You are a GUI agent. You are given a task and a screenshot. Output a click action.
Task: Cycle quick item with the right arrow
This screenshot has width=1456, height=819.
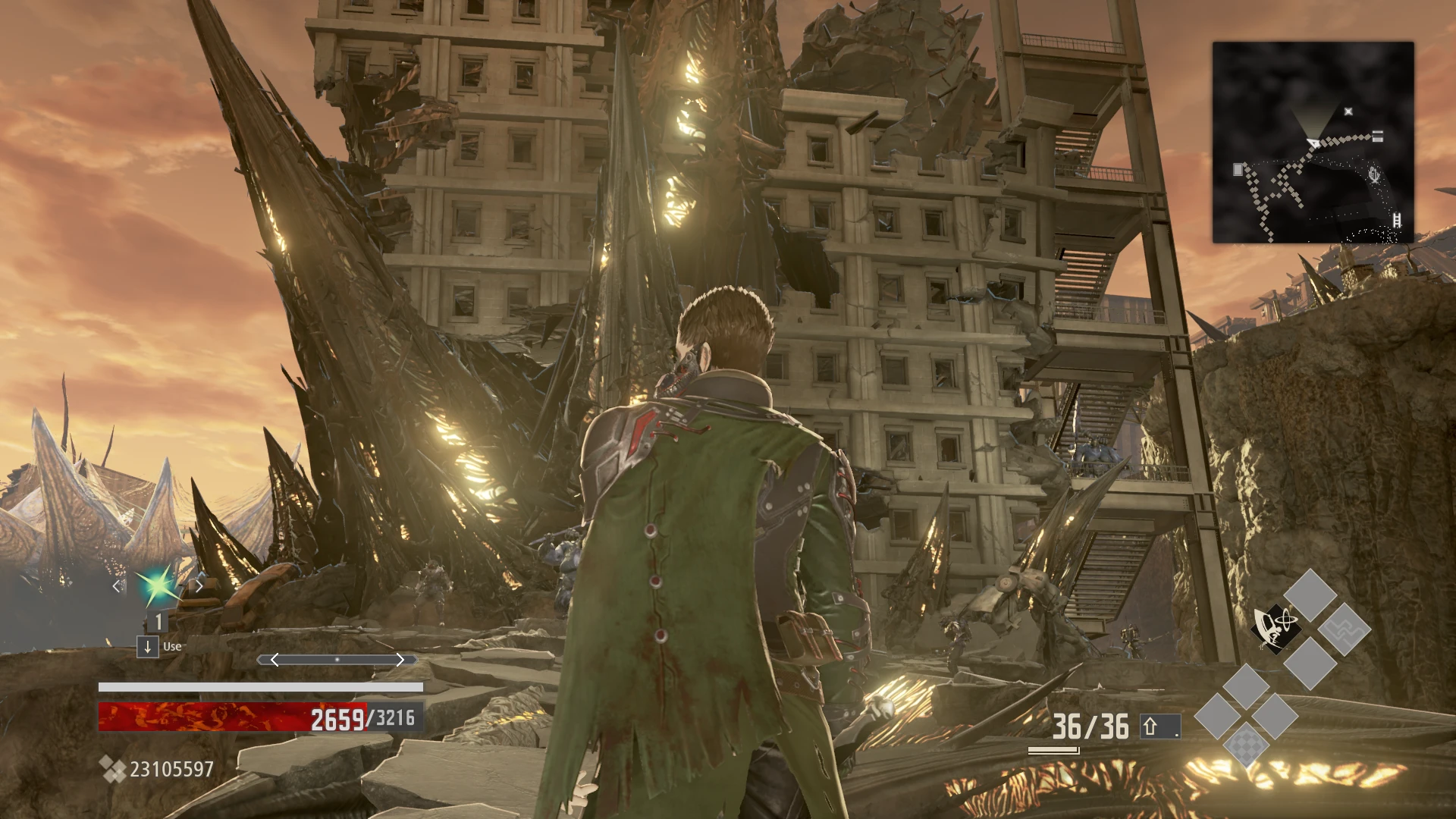[x=199, y=585]
